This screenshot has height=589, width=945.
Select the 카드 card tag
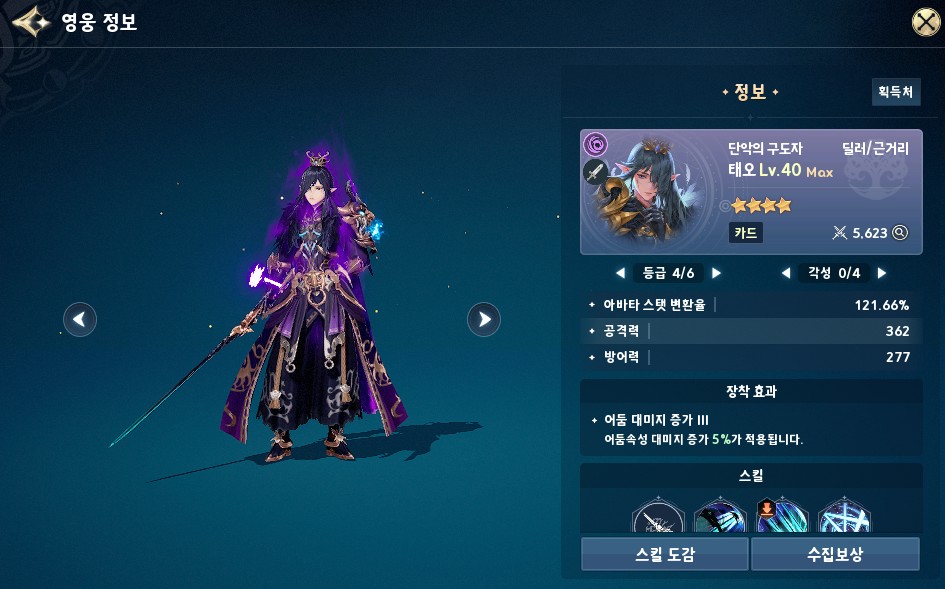pyautogui.click(x=746, y=233)
